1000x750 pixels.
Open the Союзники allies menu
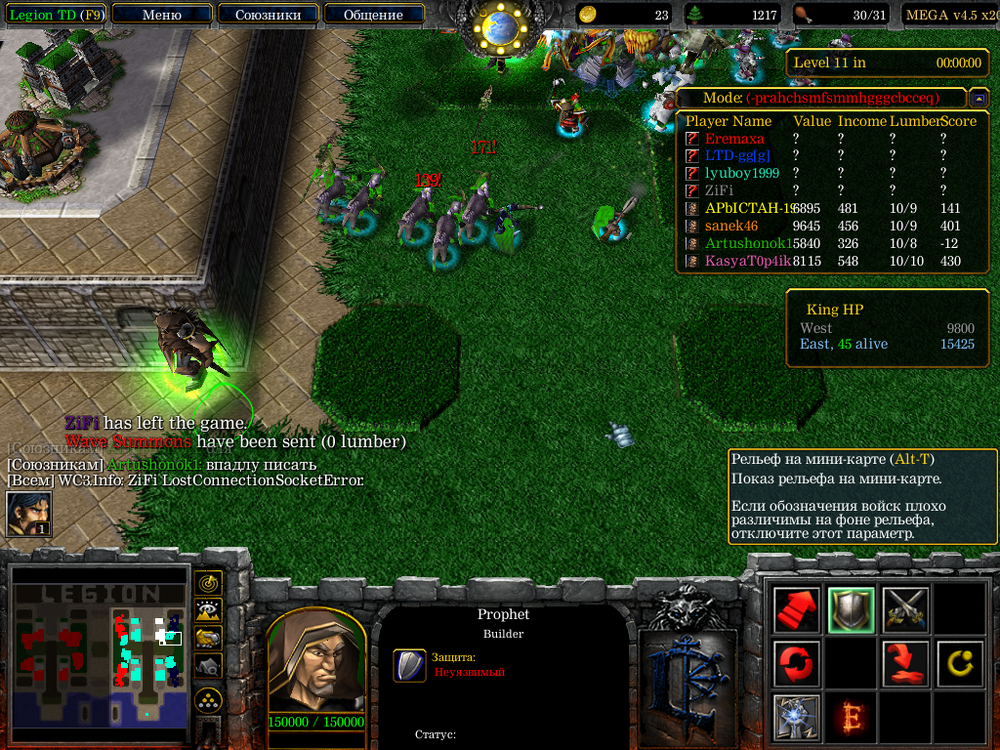coord(268,15)
